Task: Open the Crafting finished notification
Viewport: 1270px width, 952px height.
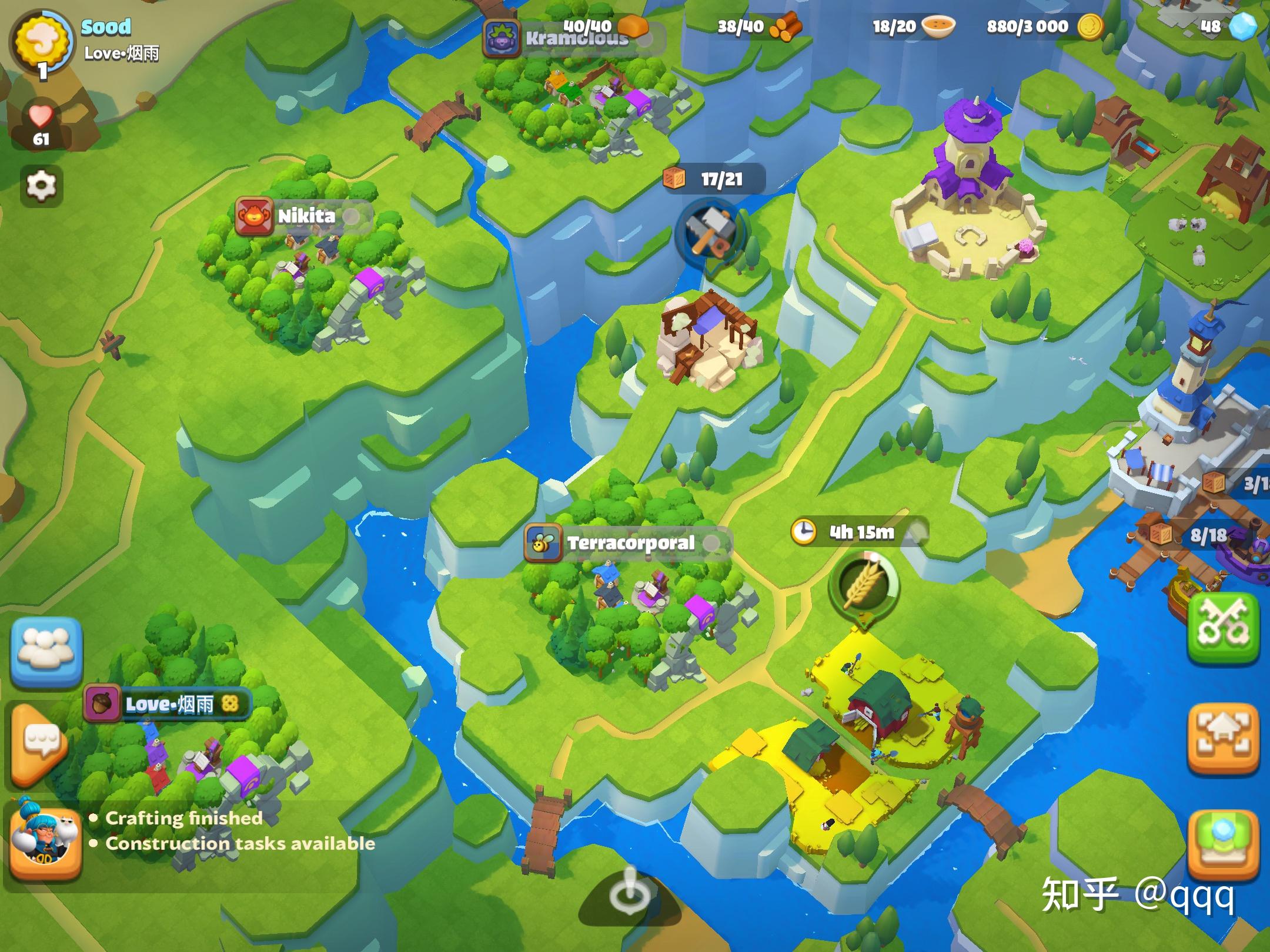Action: [183, 818]
